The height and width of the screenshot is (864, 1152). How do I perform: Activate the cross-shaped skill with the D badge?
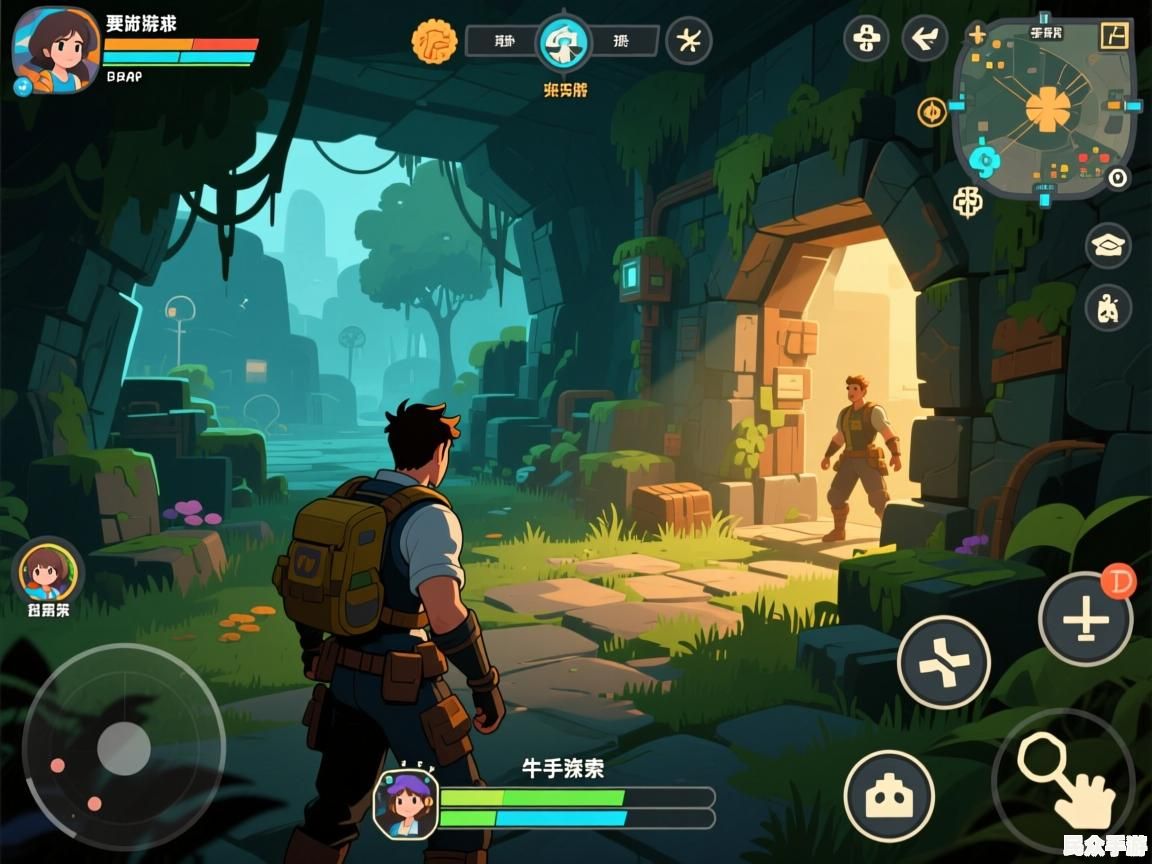1085,620
